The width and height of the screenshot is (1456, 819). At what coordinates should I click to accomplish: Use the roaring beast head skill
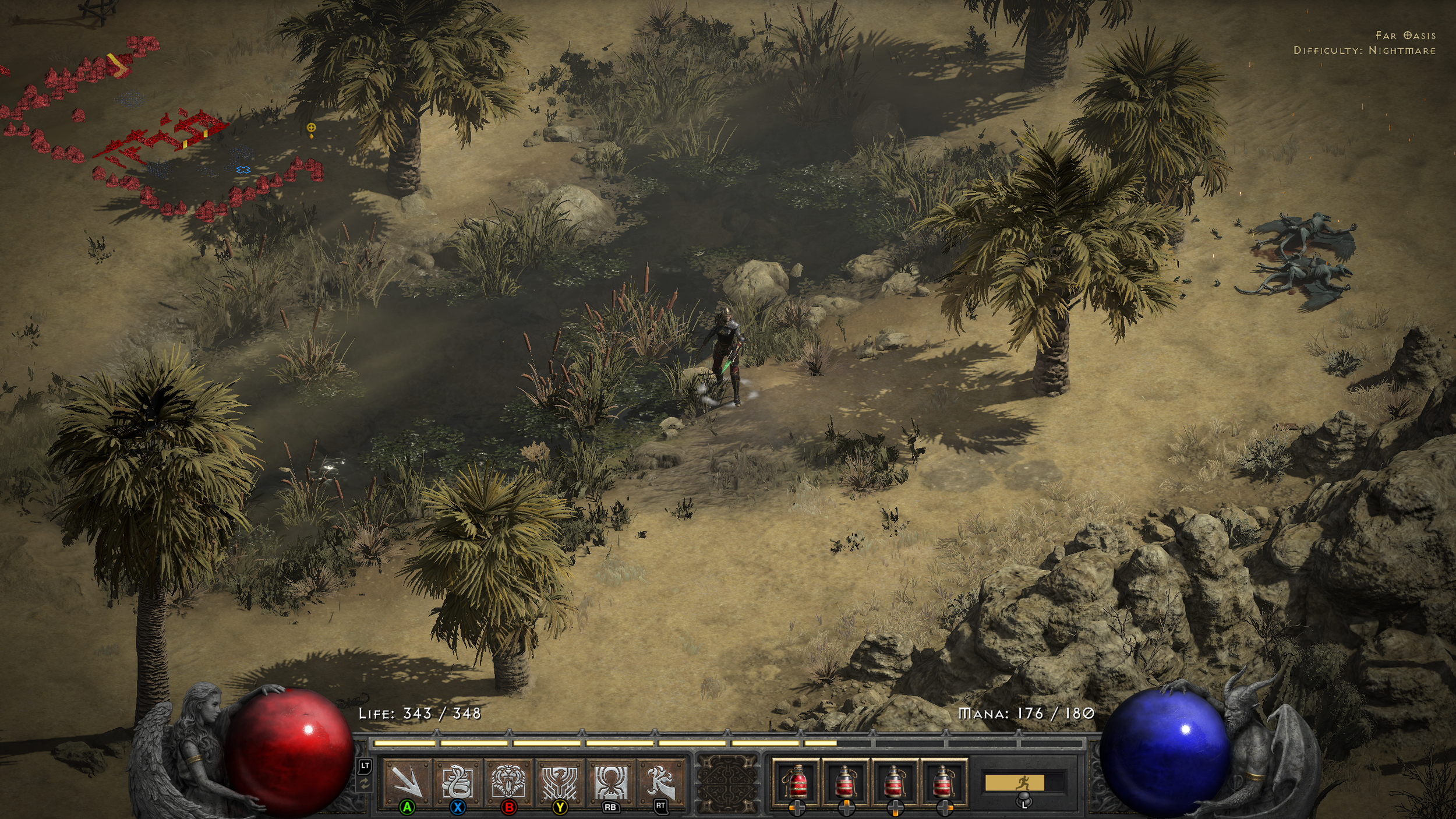[508, 781]
